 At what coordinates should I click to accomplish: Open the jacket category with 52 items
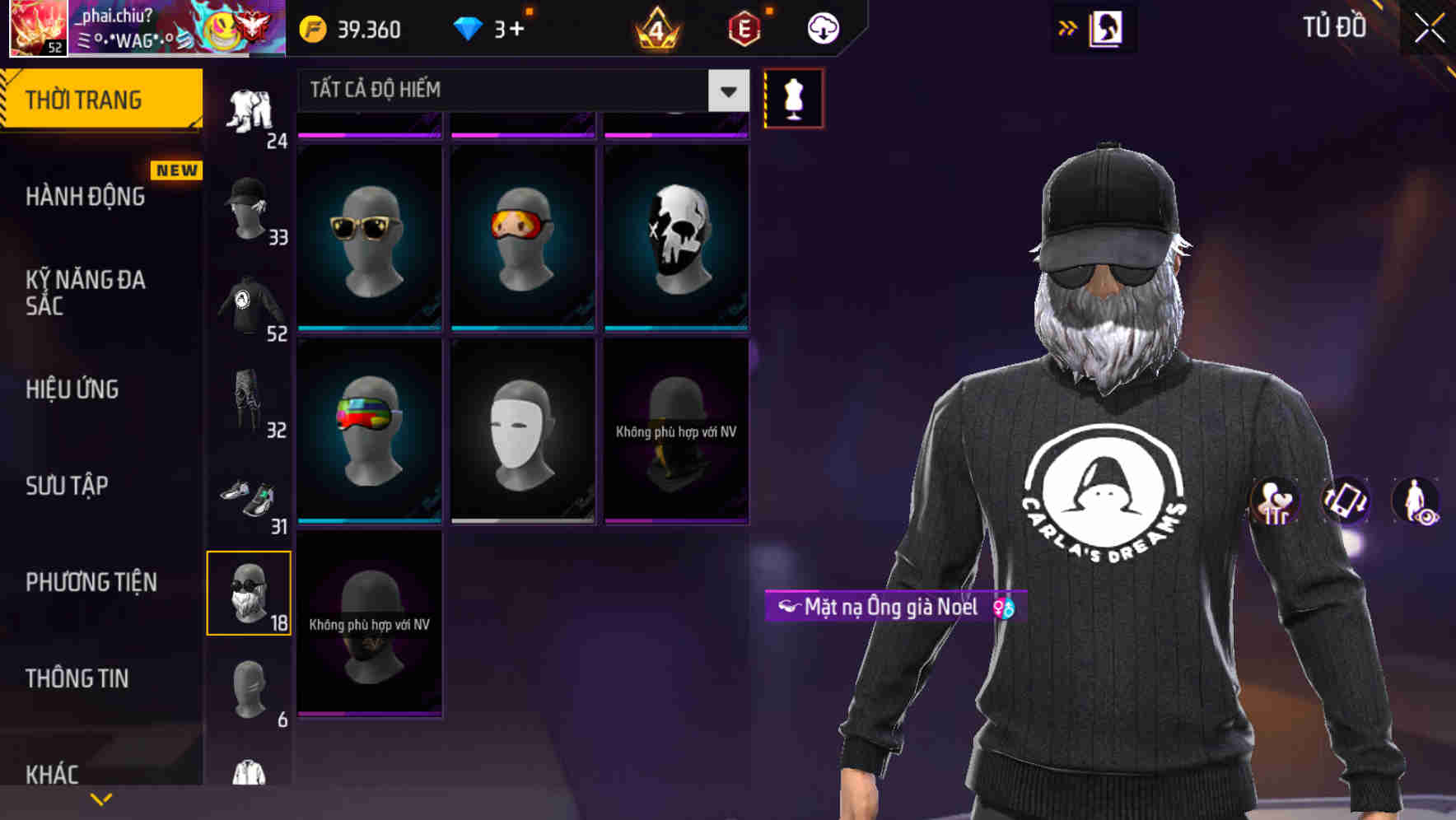(247, 301)
